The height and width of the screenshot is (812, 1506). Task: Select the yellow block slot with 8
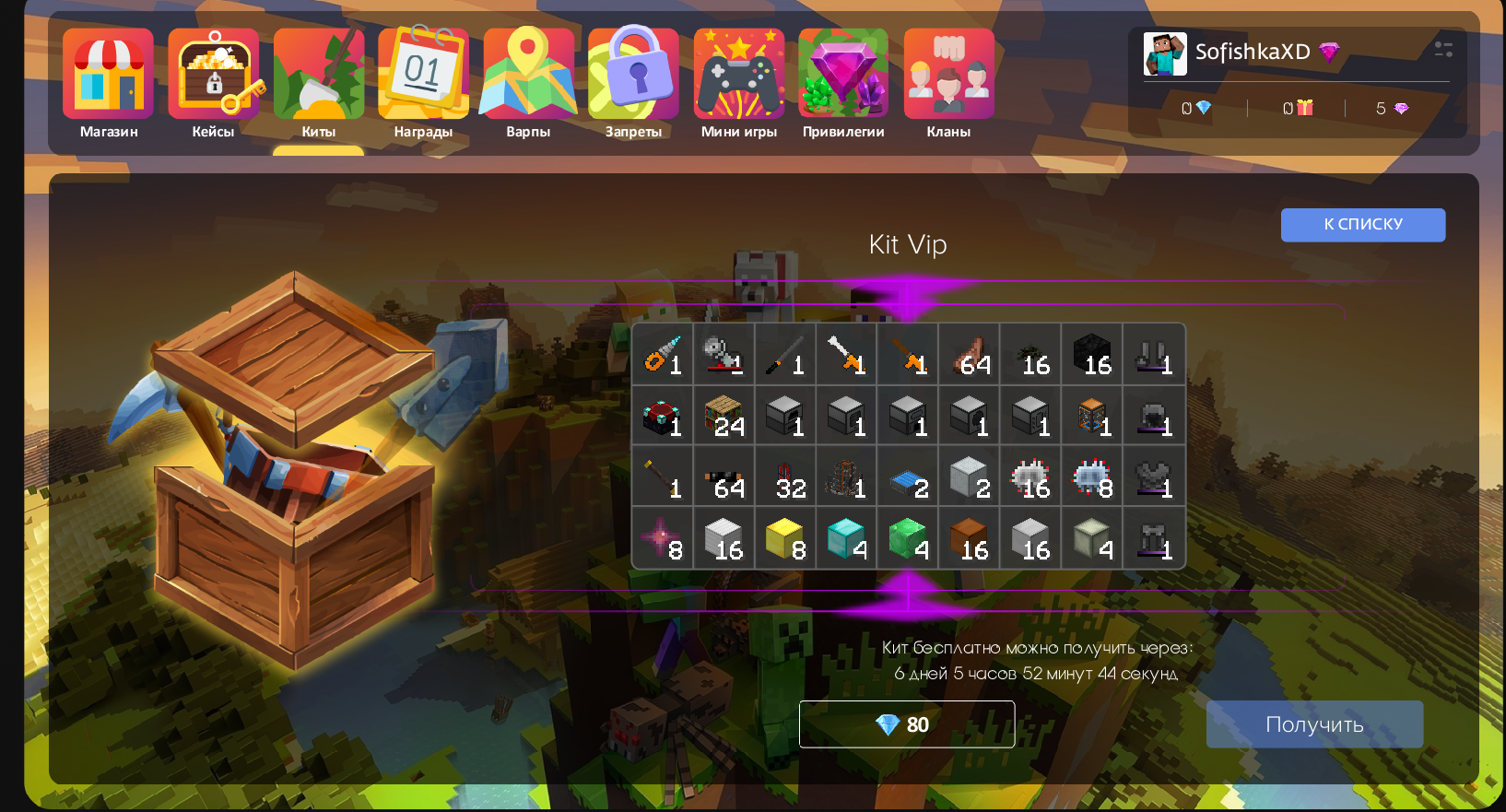point(785,538)
